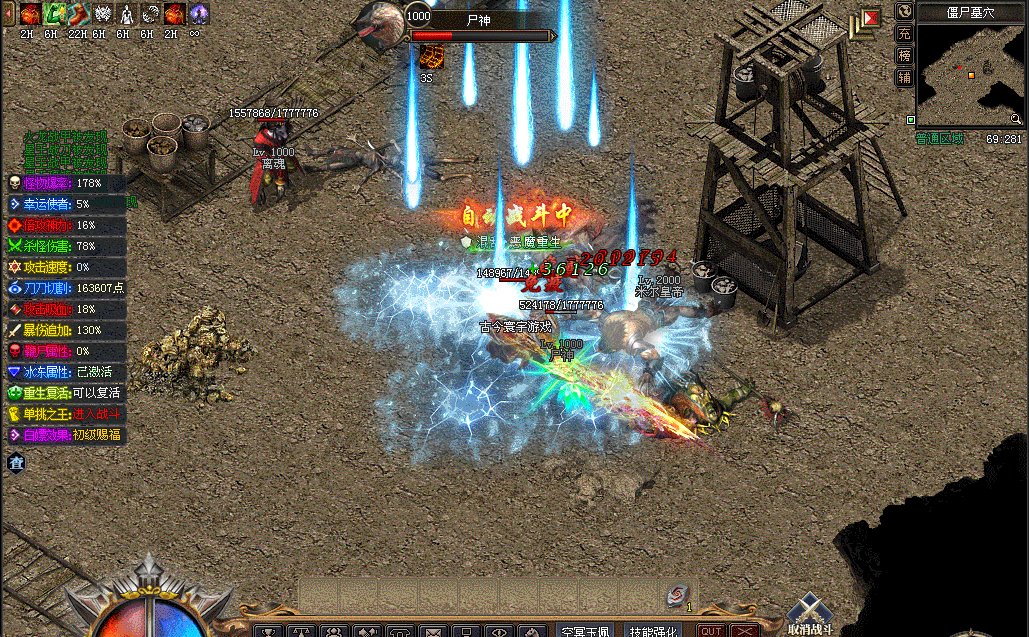Click the red X button on bottom bar
1029x637 pixels.
743,631
